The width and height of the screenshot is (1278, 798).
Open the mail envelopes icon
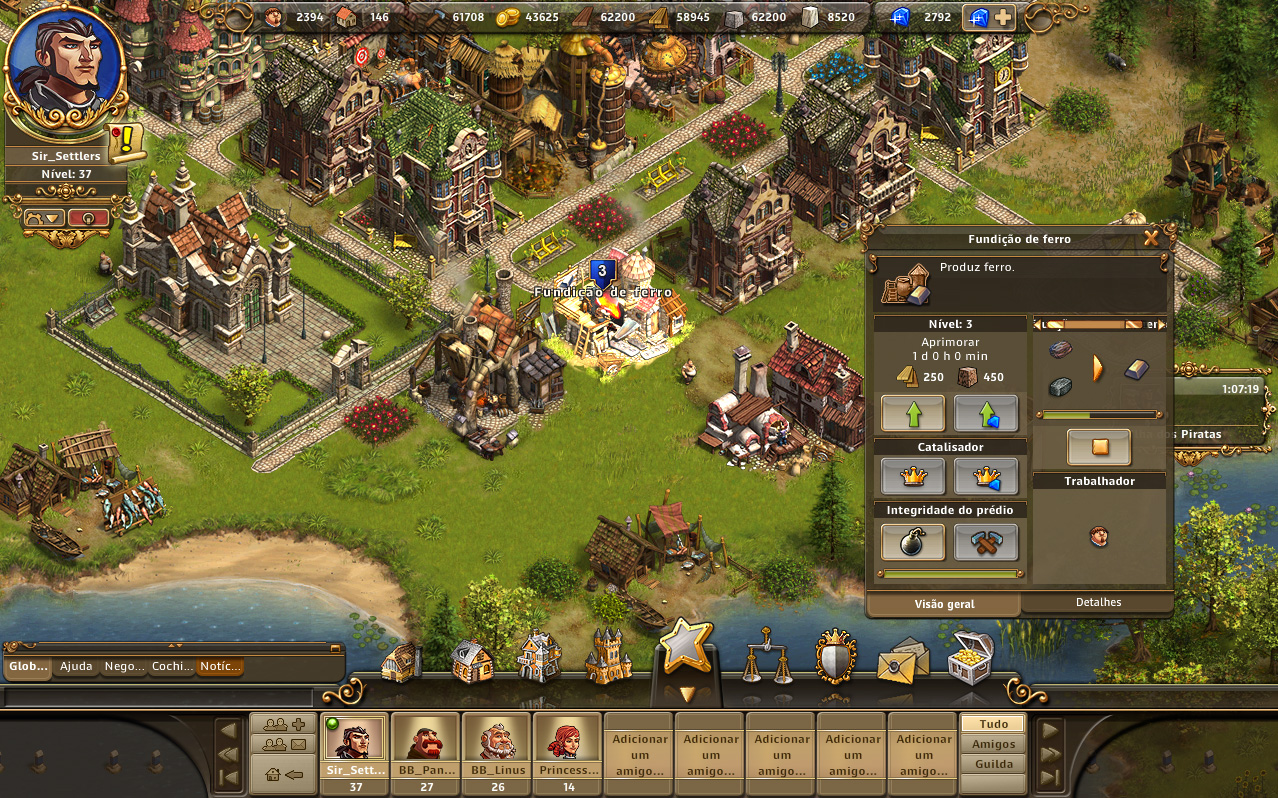point(901,660)
